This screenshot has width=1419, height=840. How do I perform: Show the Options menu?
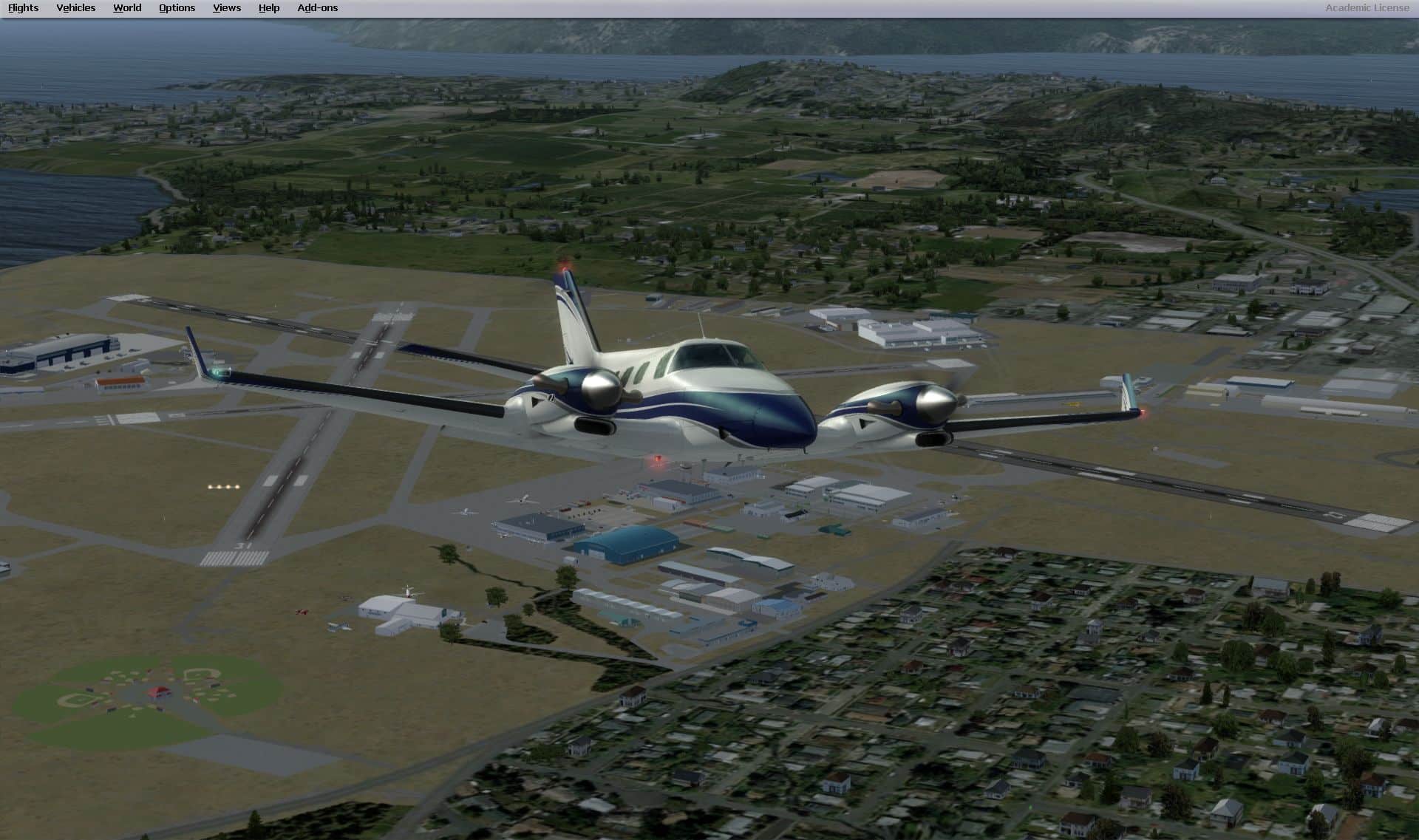(177, 8)
